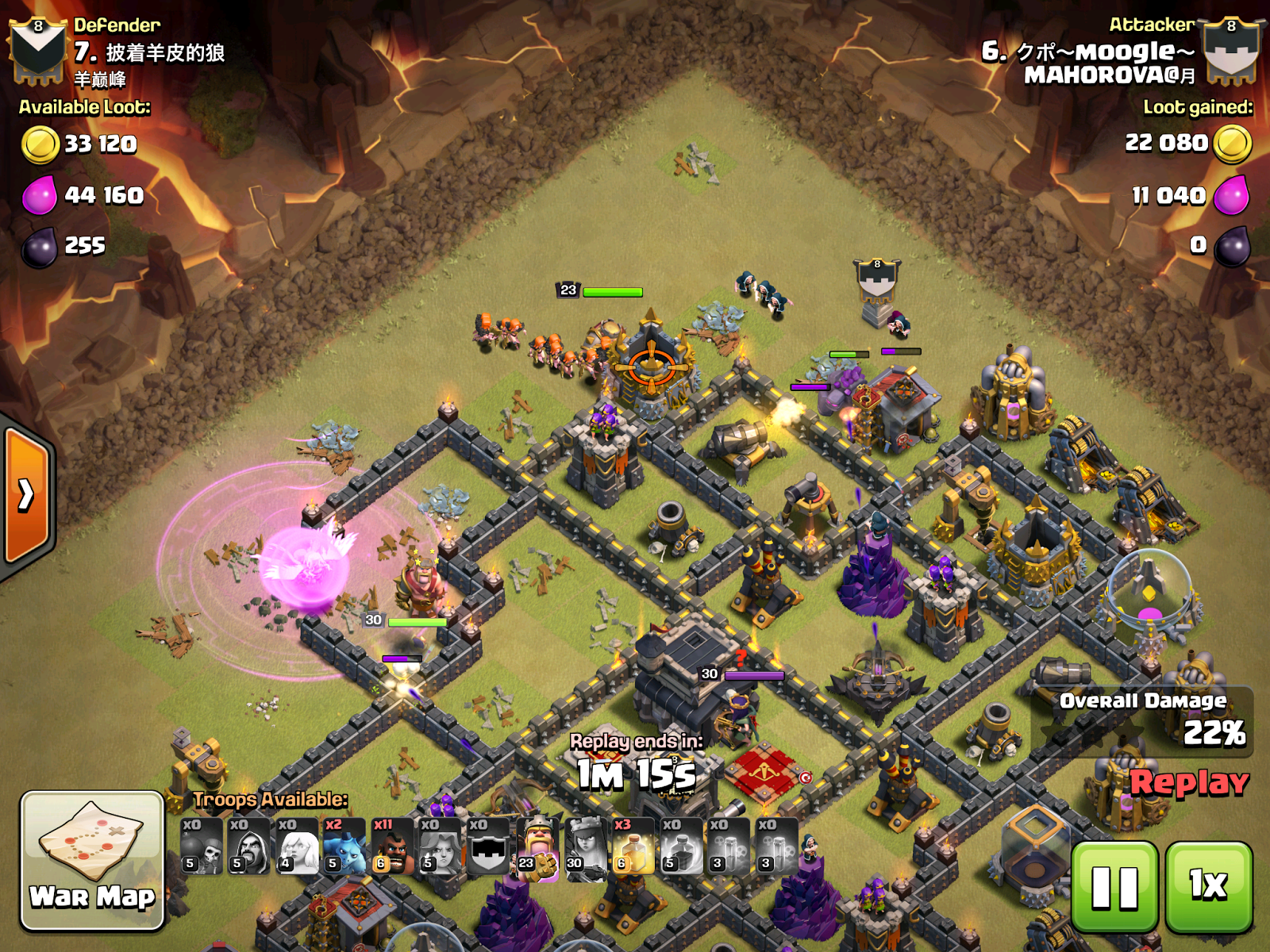Choose the Valkyrie troop slot

[441, 846]
